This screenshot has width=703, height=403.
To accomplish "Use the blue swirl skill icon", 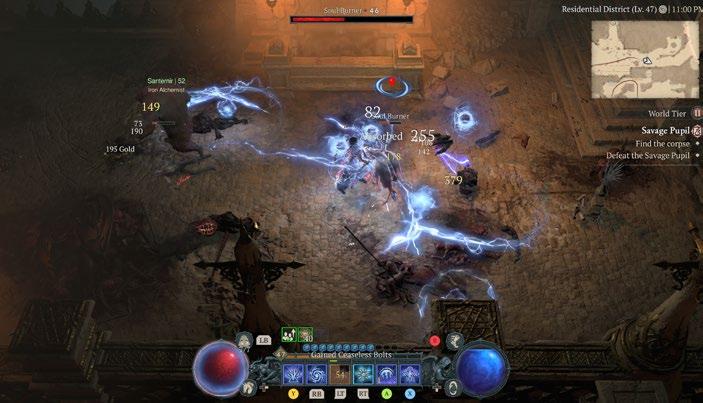I will (x=316, y=375).
